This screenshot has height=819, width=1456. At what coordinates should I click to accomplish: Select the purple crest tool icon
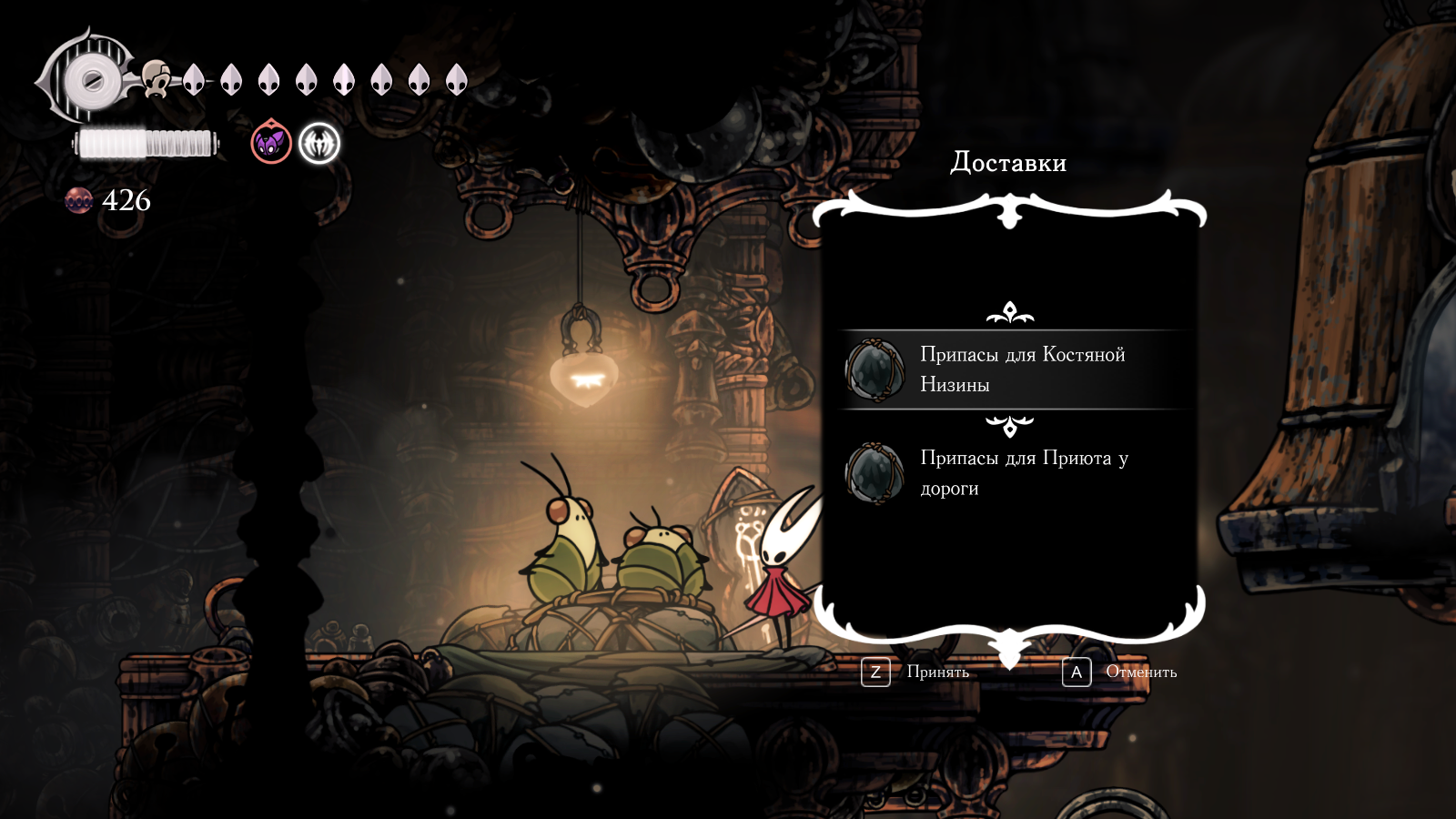click(271, 143)
